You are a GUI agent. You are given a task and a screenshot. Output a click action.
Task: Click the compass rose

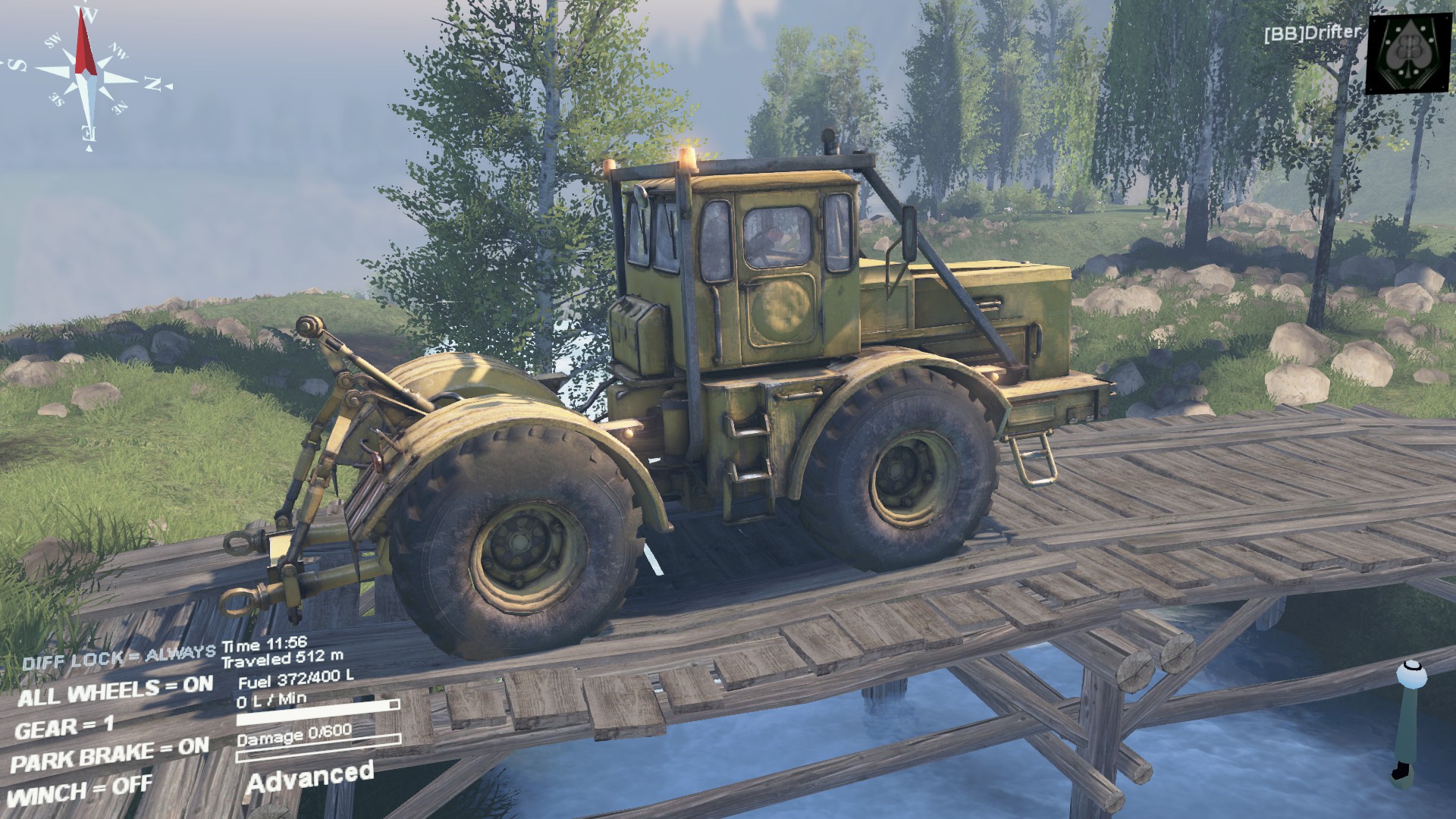coord(89,76)
